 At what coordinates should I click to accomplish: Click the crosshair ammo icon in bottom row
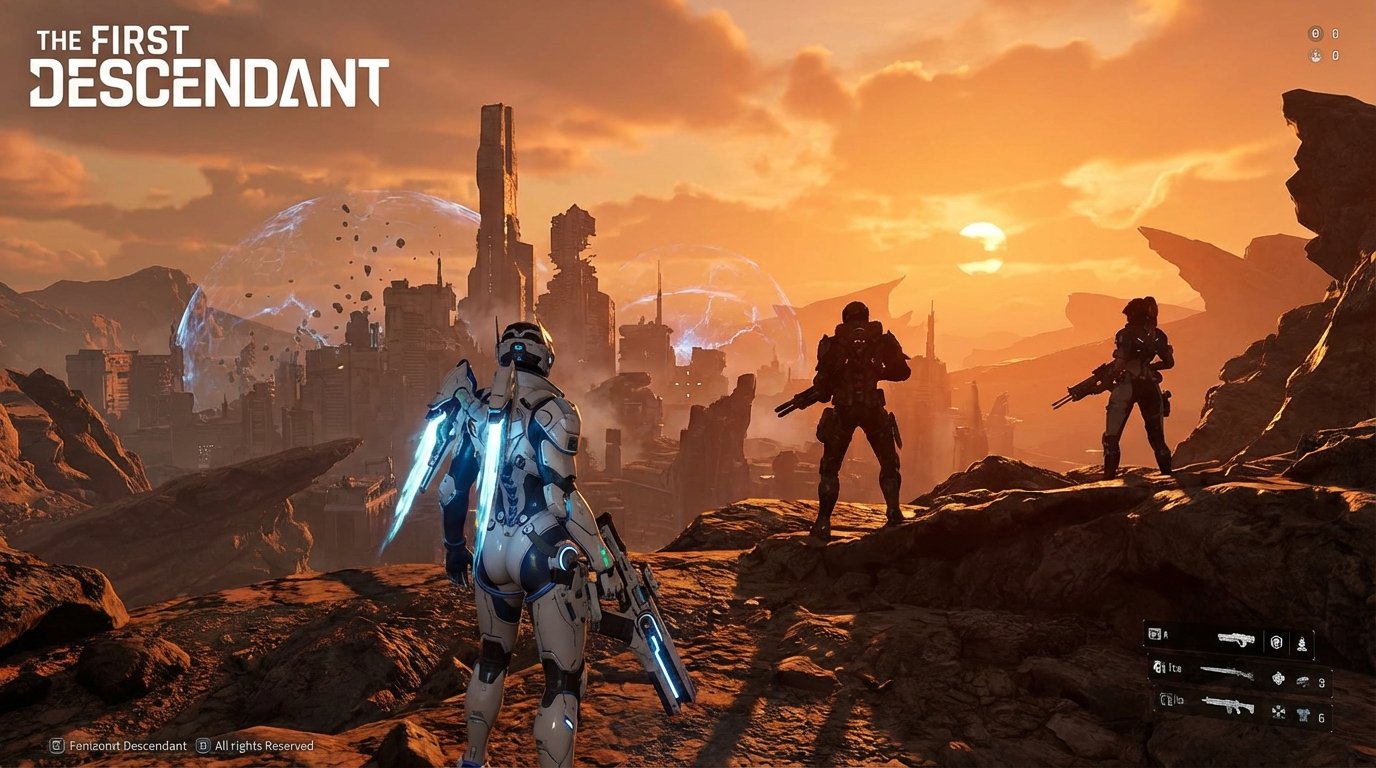(x=1278, y=712)
